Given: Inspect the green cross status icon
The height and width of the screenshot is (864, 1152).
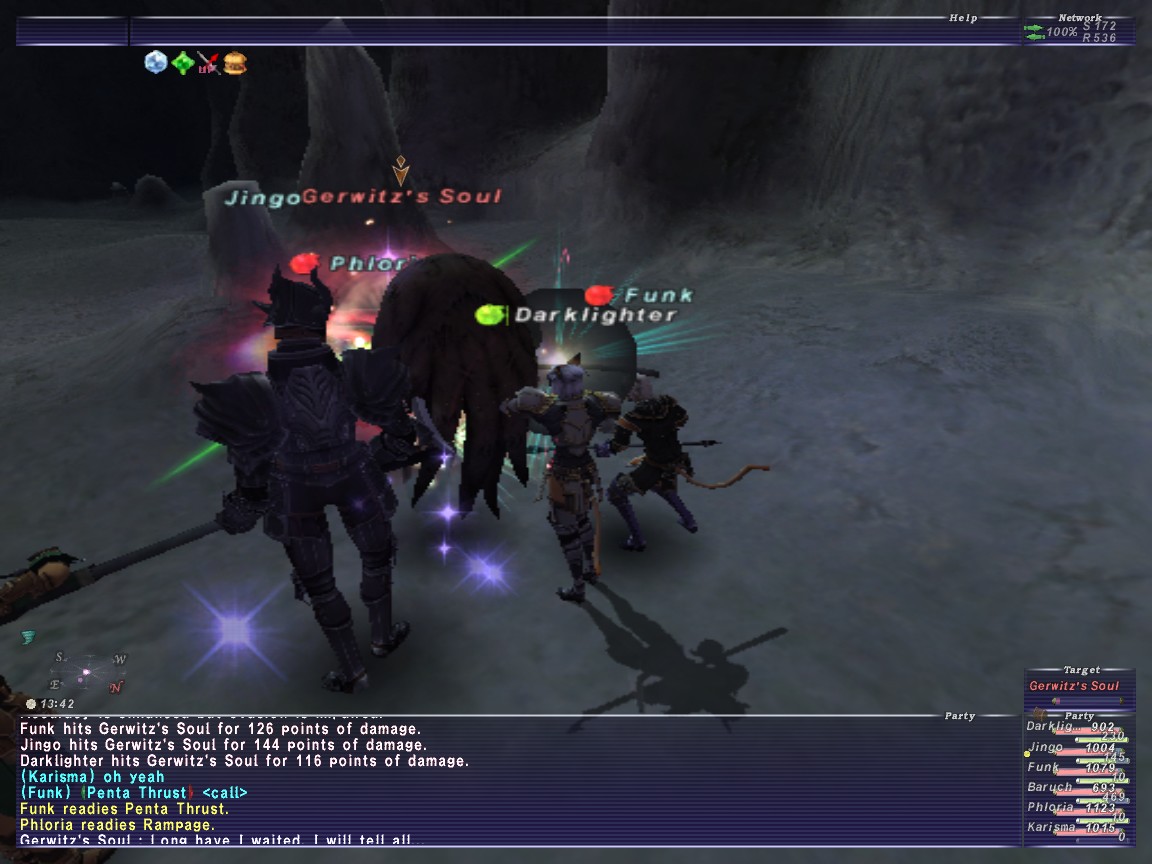Looking at the screenshot, I should pyautogui.click(x=182, y=64).
